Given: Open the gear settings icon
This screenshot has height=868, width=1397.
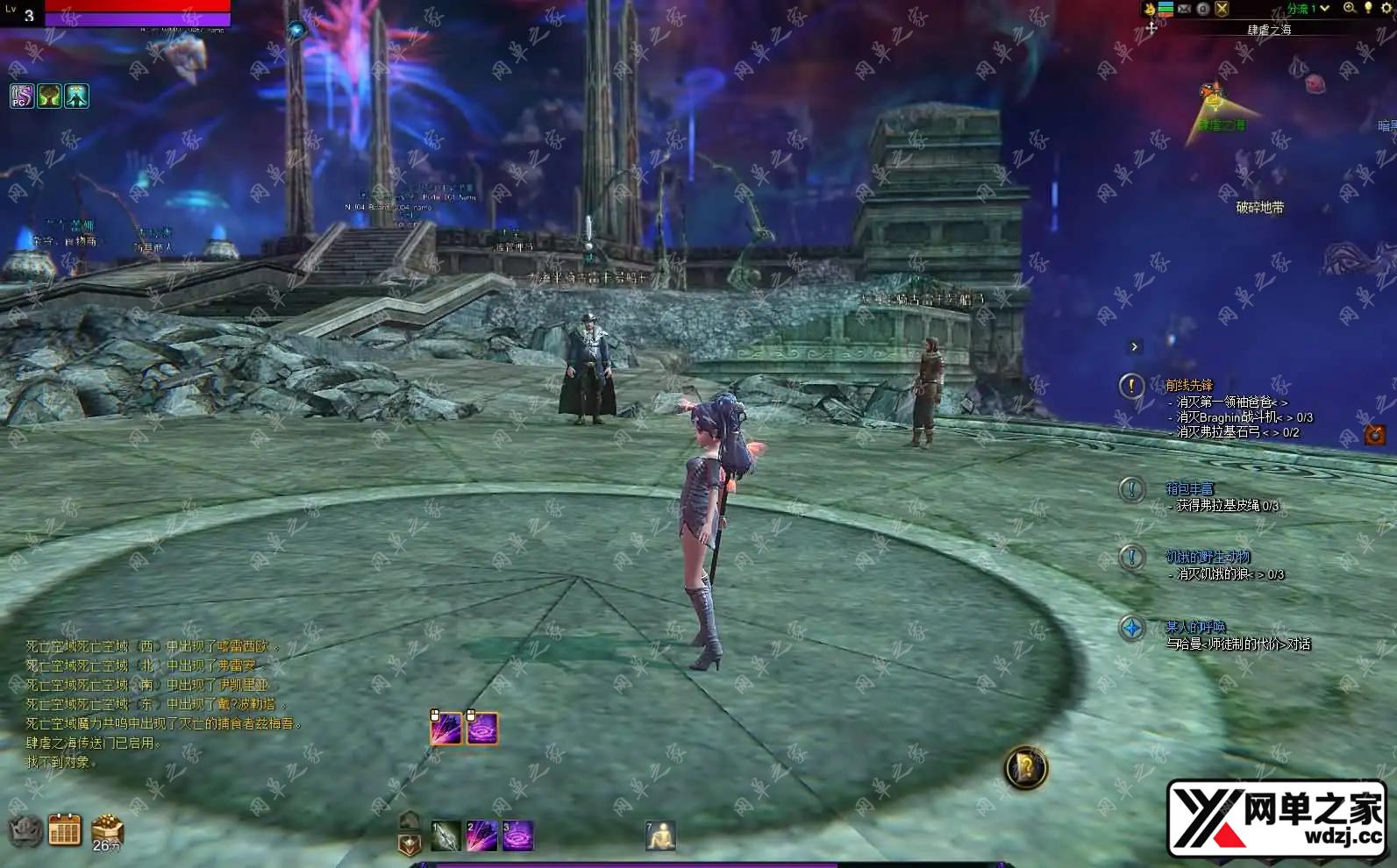Looking at the screenshot, I should [1386, 8].
